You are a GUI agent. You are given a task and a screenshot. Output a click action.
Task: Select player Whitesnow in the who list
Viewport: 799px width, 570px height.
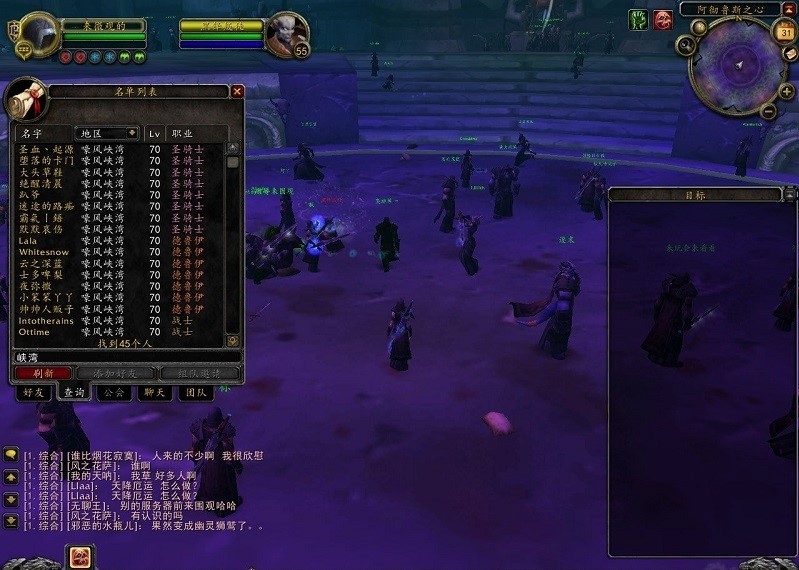[45, 252]
